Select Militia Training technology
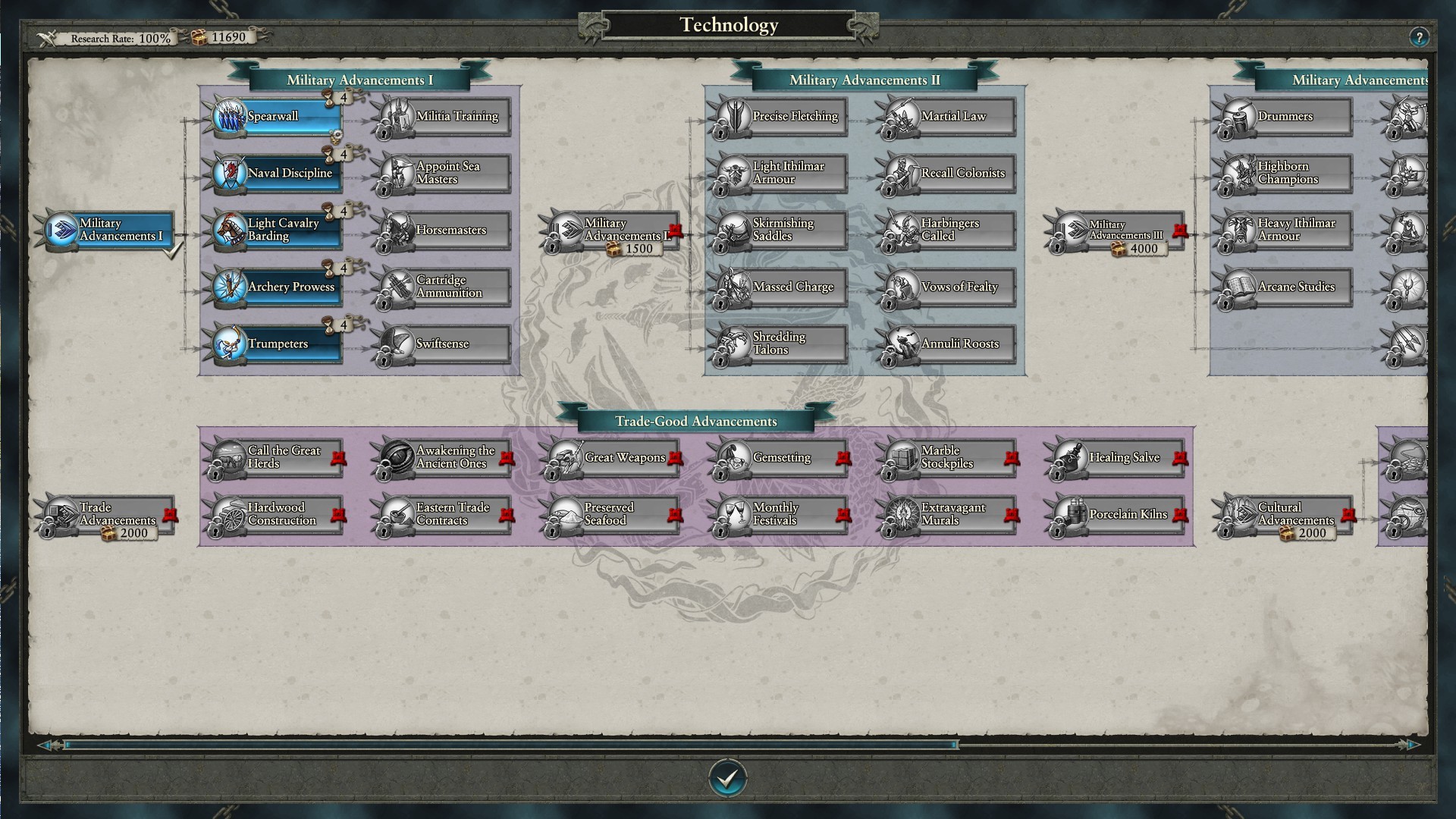 445,117
